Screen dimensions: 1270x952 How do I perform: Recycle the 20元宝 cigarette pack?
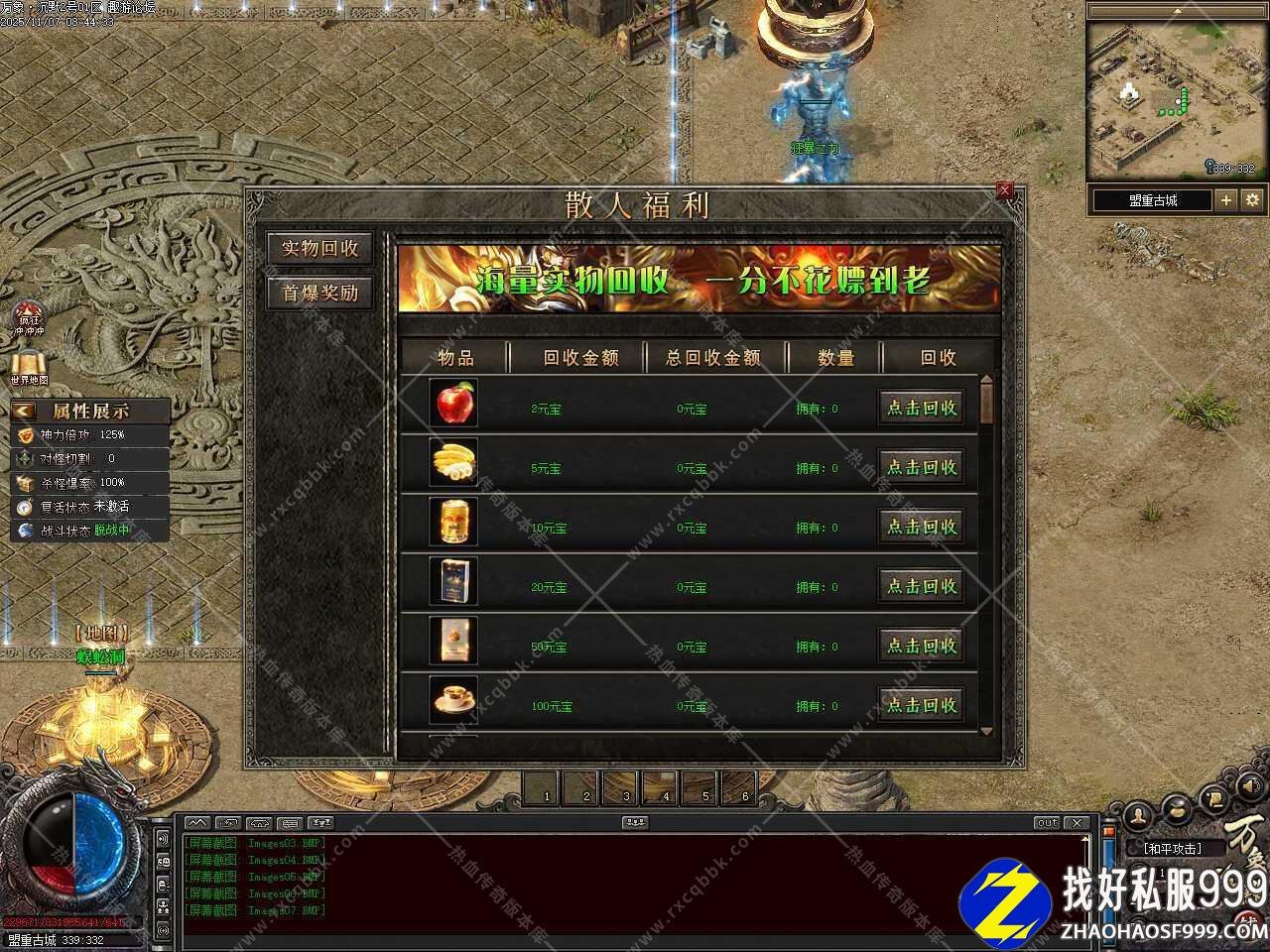pyautogui.click(x=922, y=586)
